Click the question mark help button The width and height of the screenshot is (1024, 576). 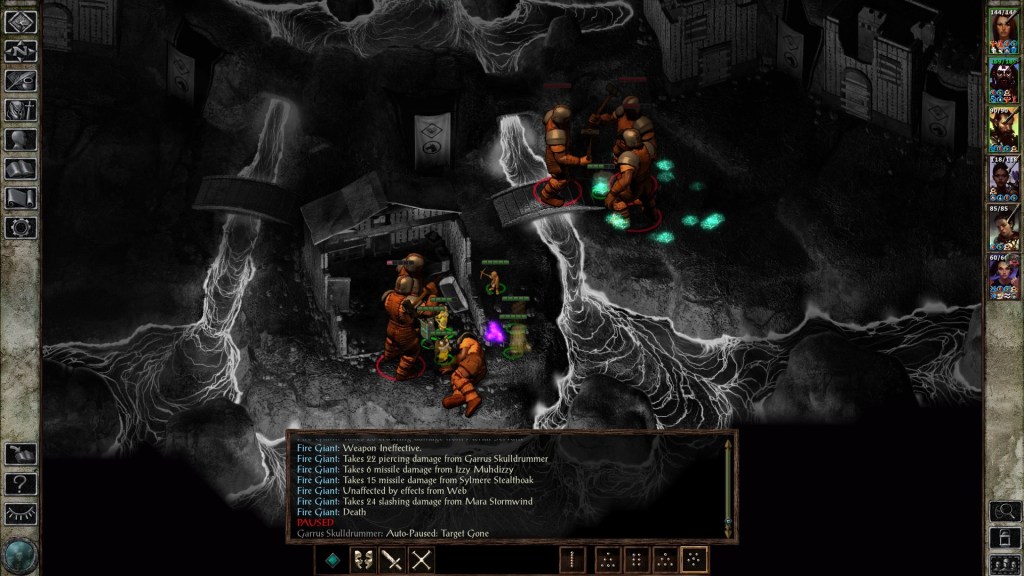click(20, 484)
